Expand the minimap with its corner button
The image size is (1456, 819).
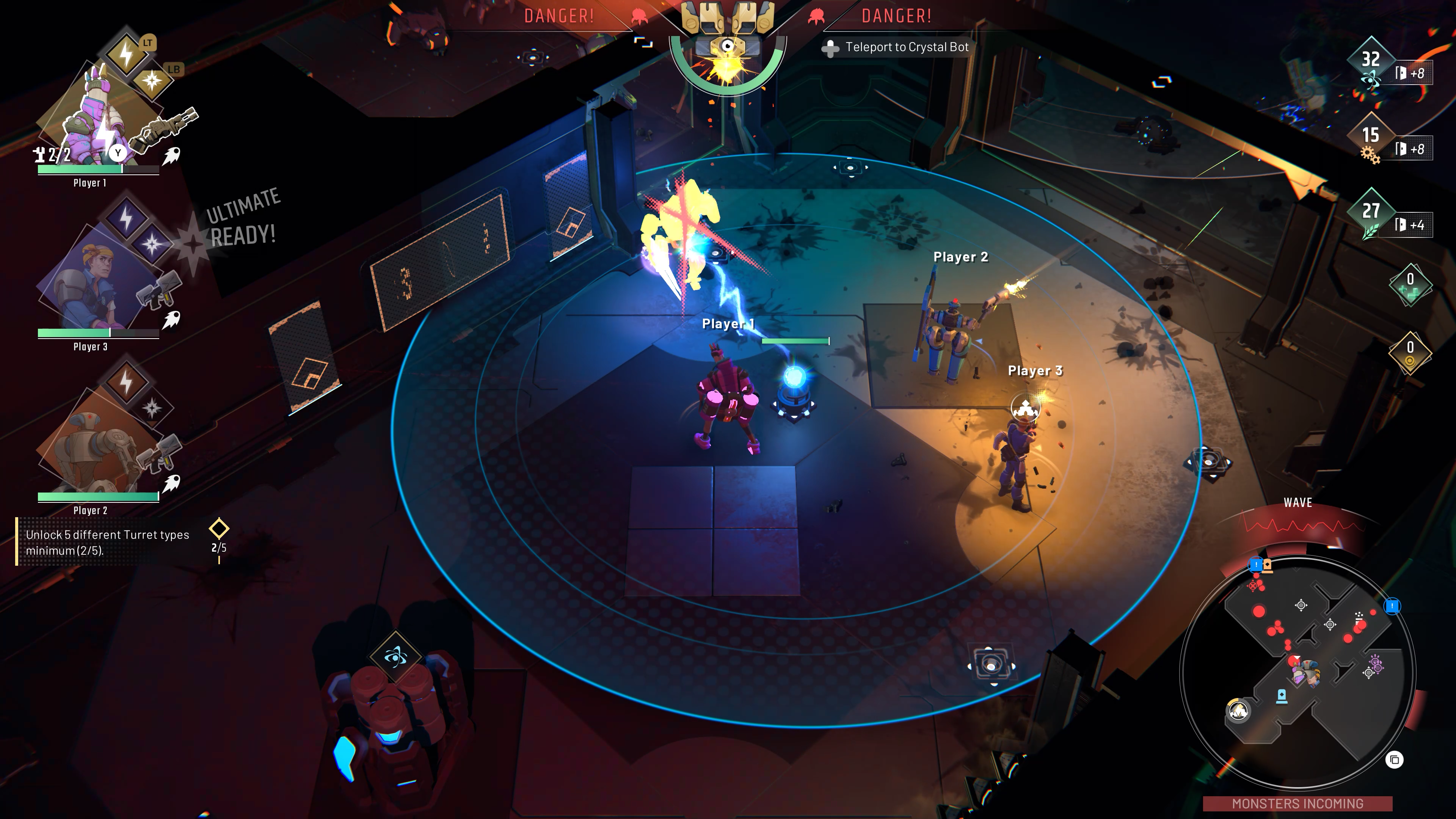(1395, 759)
